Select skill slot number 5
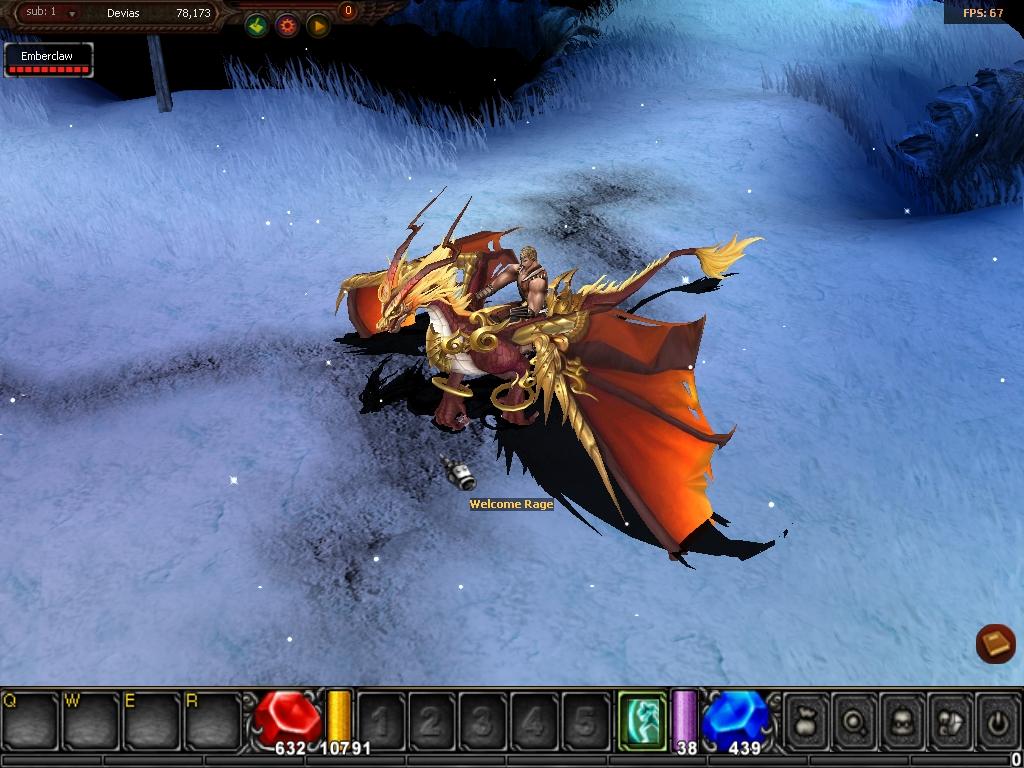Viewport: 1024px width, 768px height. [585, 719]
